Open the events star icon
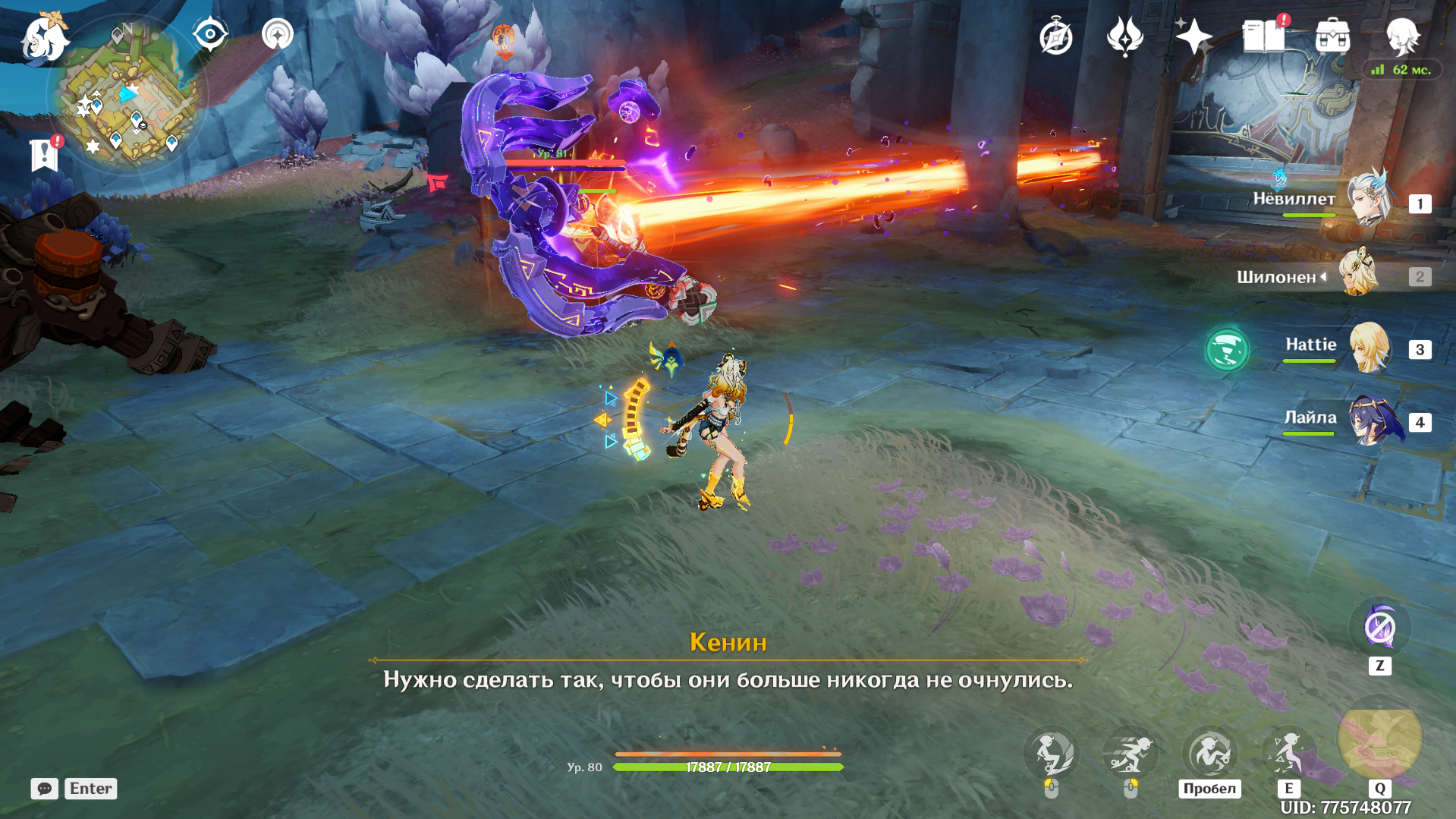Image resolution: width=1456 pixels, height=819 pixels. coord(1124,36)
